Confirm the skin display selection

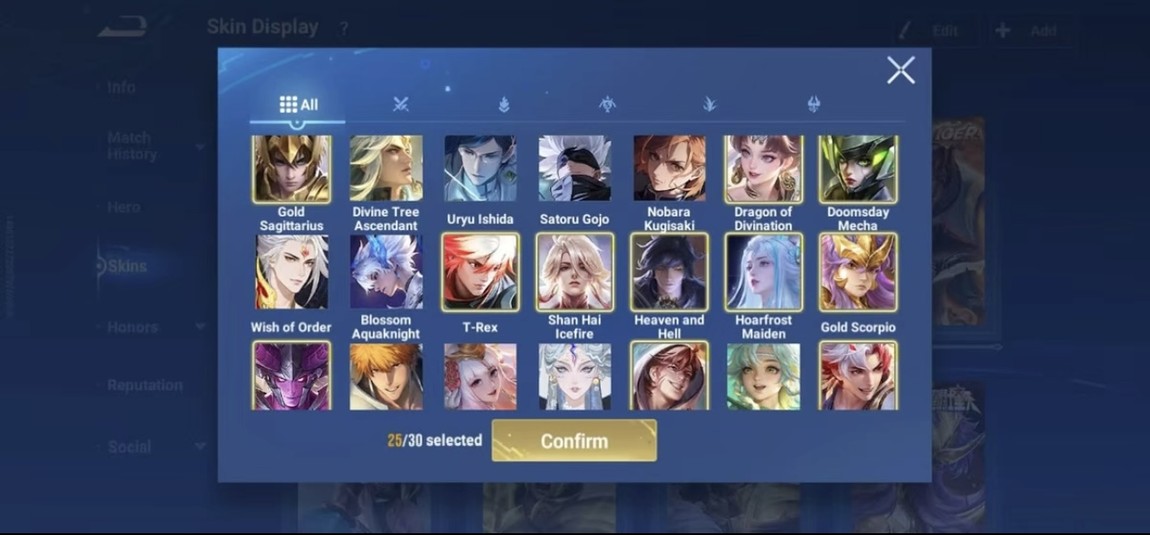tap(574, 441)
